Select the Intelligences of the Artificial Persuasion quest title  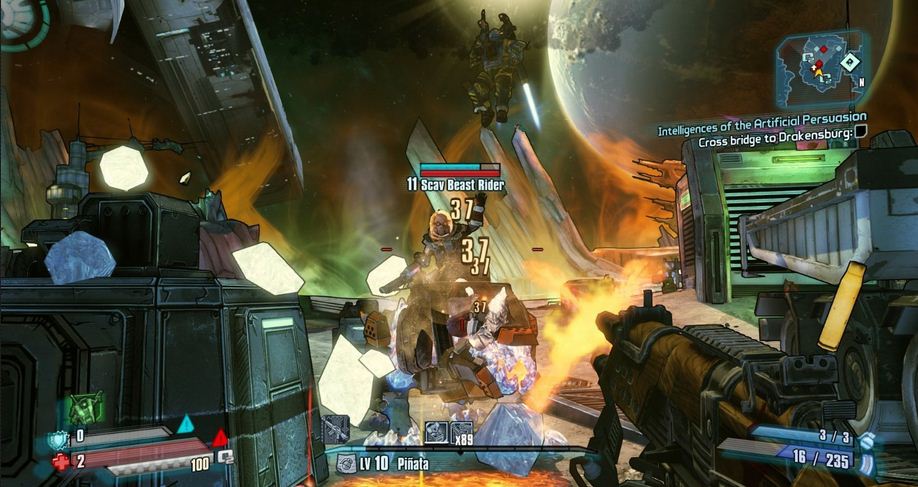[x=762, y=130]
